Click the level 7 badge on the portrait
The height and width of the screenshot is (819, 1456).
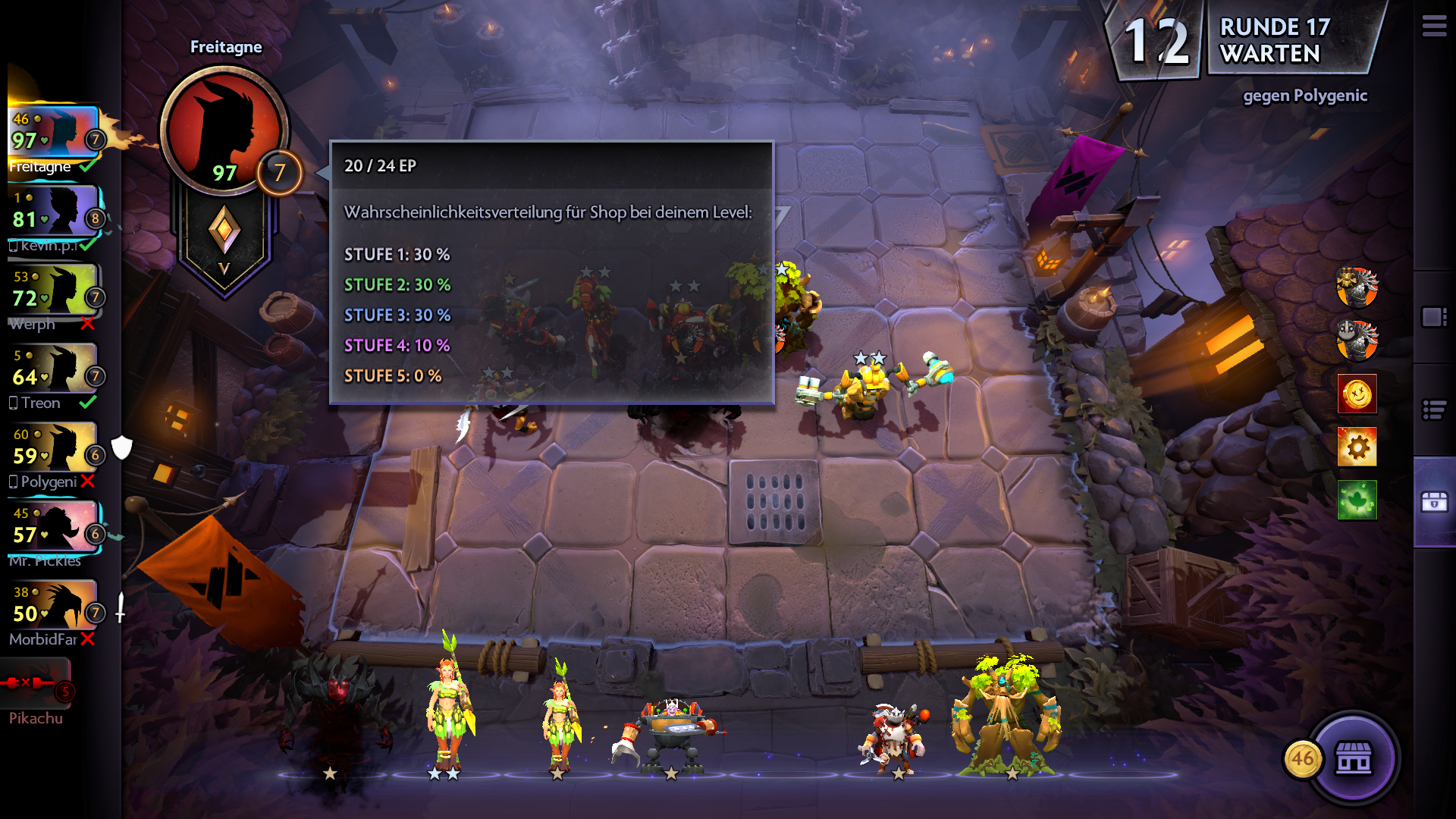click(x=280, y=173)
